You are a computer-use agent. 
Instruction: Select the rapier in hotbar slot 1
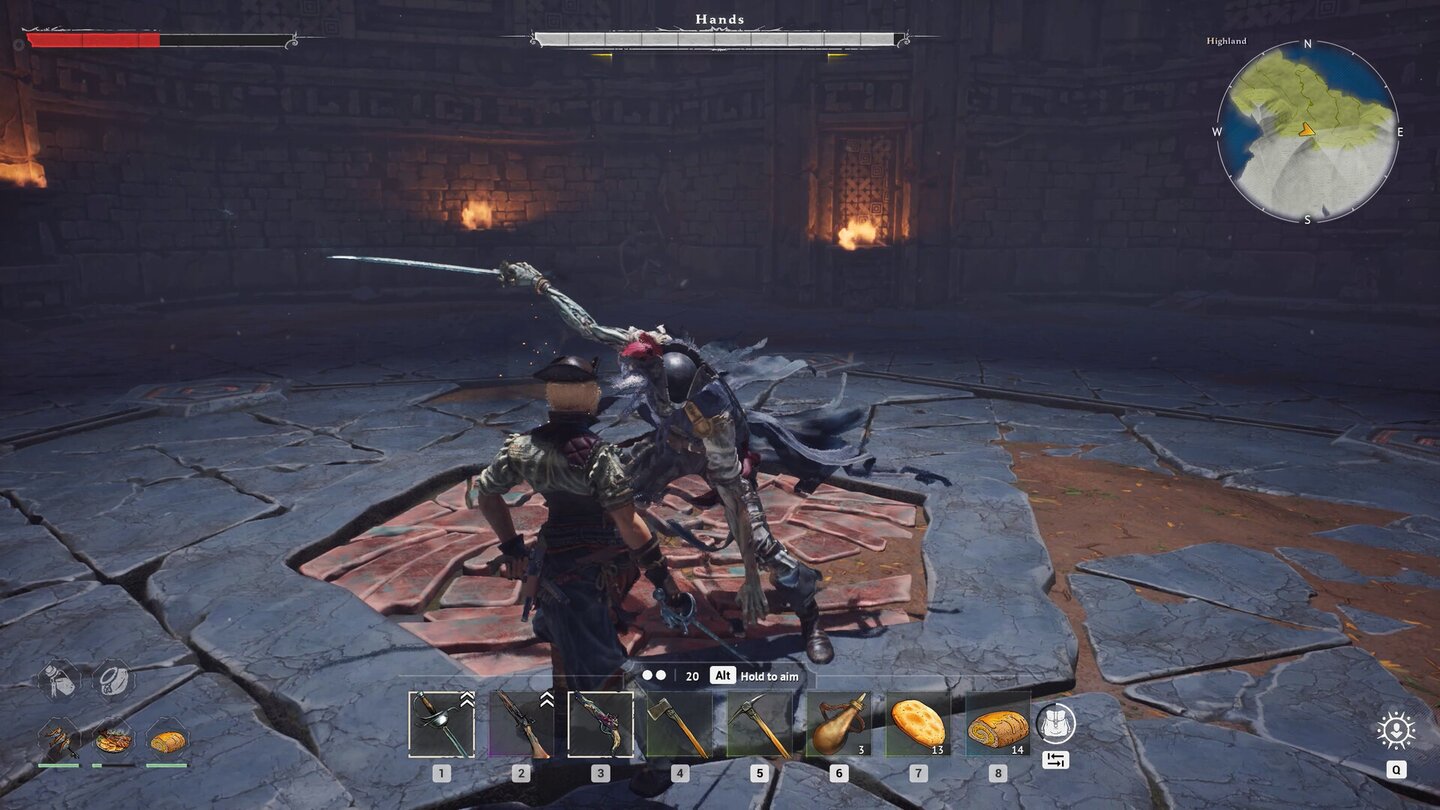pos(440,723)
